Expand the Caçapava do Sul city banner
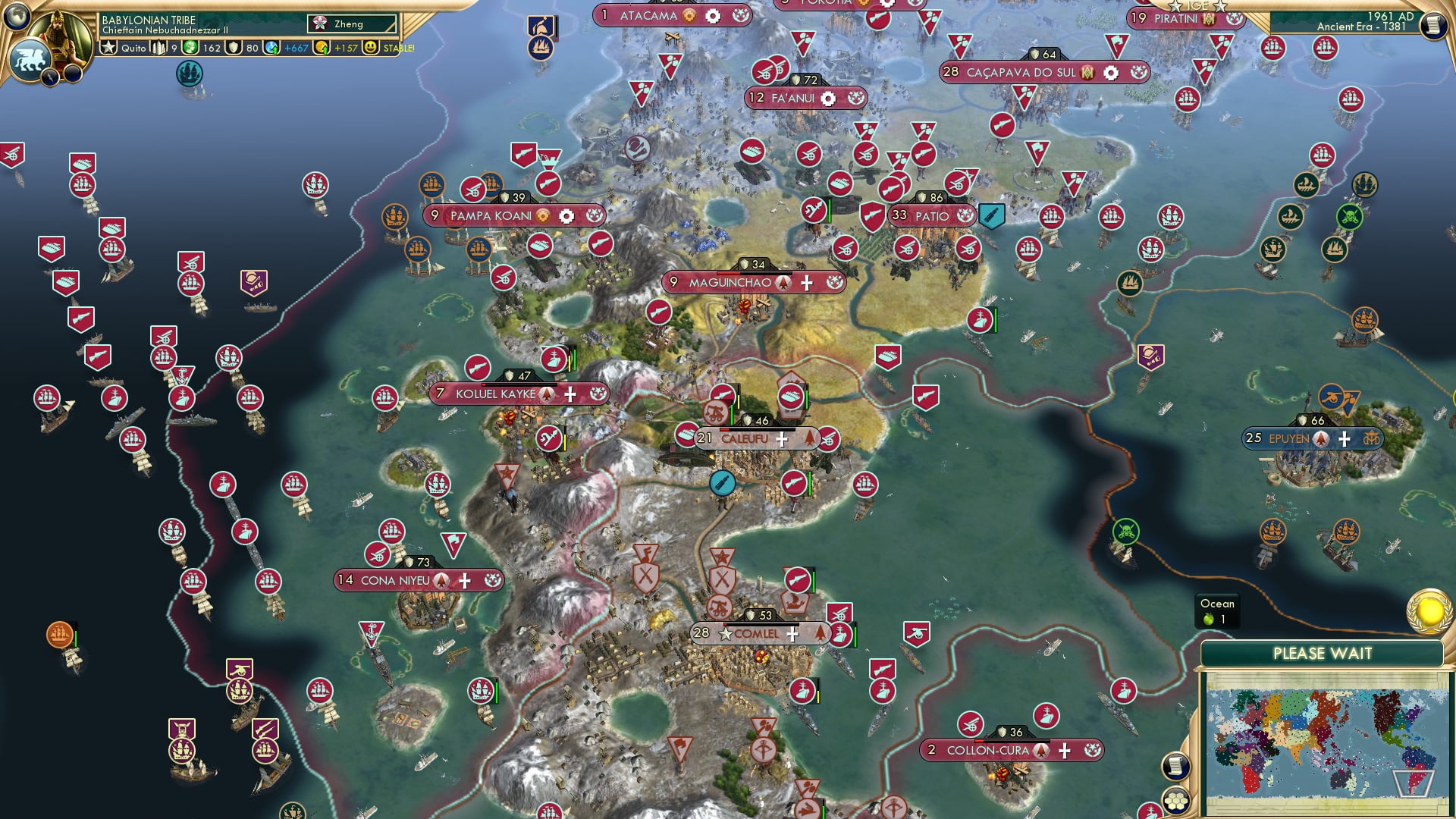This screenshot has height=819, width=1456. tap(1020, 72)
